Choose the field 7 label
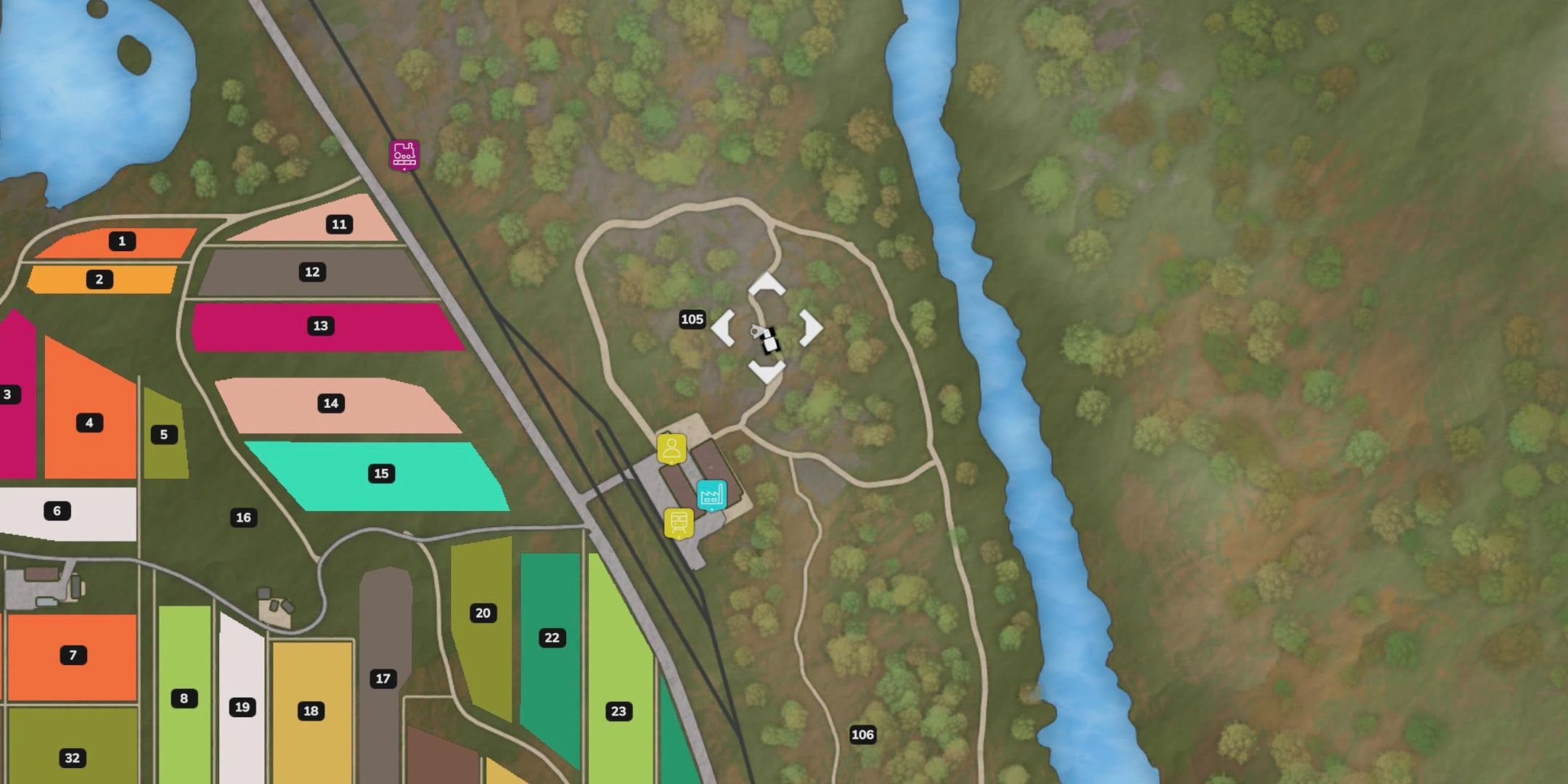This screenshot has height=784, width=1568. pyautogui.click(x=73, y=655)
